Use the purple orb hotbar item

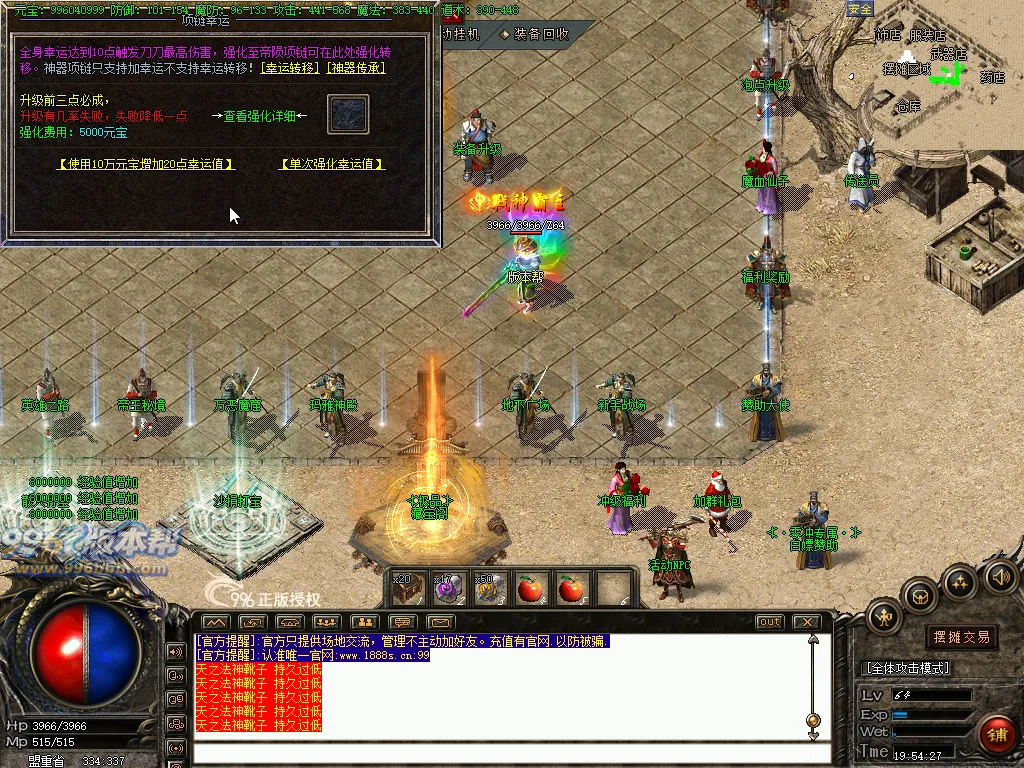point(445,590)
